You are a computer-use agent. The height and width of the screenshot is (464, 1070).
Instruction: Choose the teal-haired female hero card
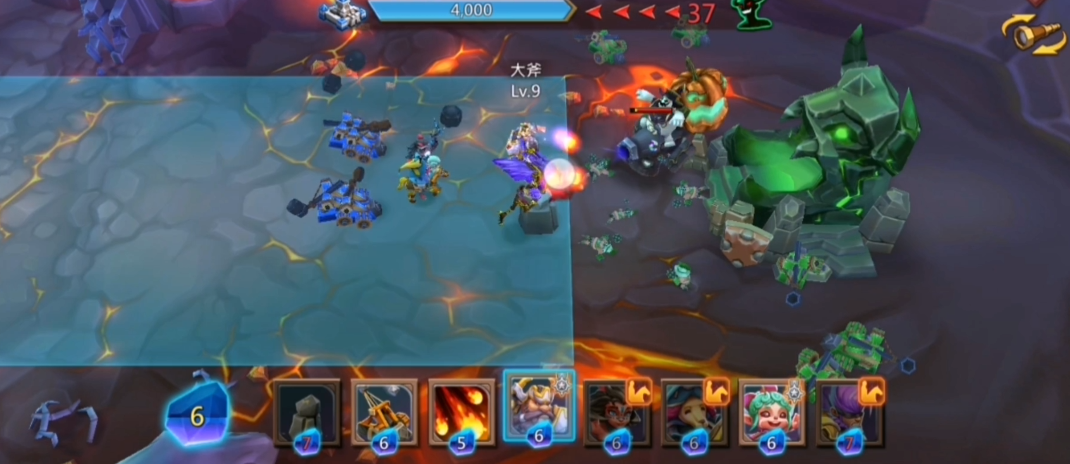pos(694,412)
